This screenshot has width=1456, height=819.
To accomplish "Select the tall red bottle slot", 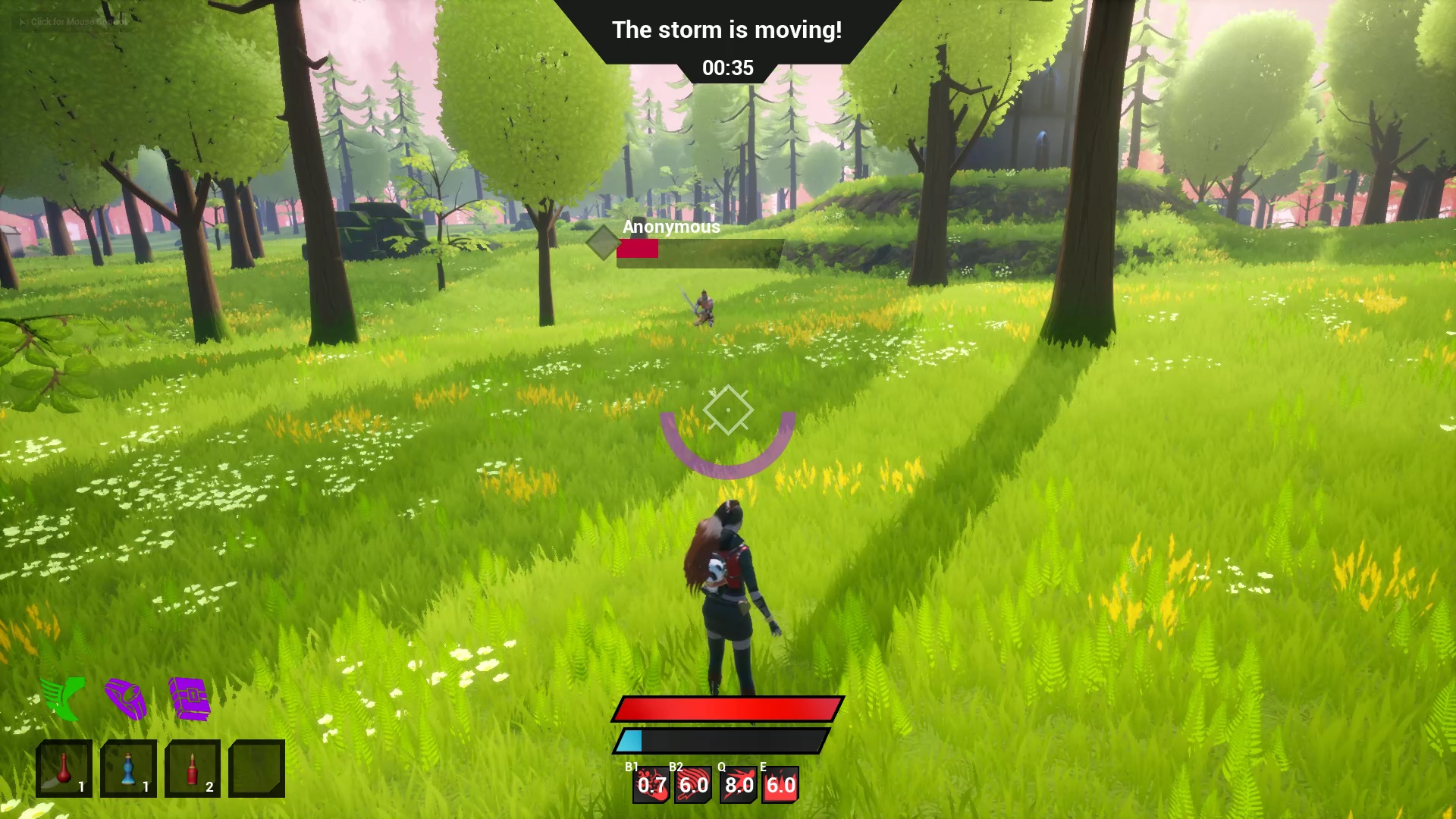I will pyautogui.click(x=193, y=768).
